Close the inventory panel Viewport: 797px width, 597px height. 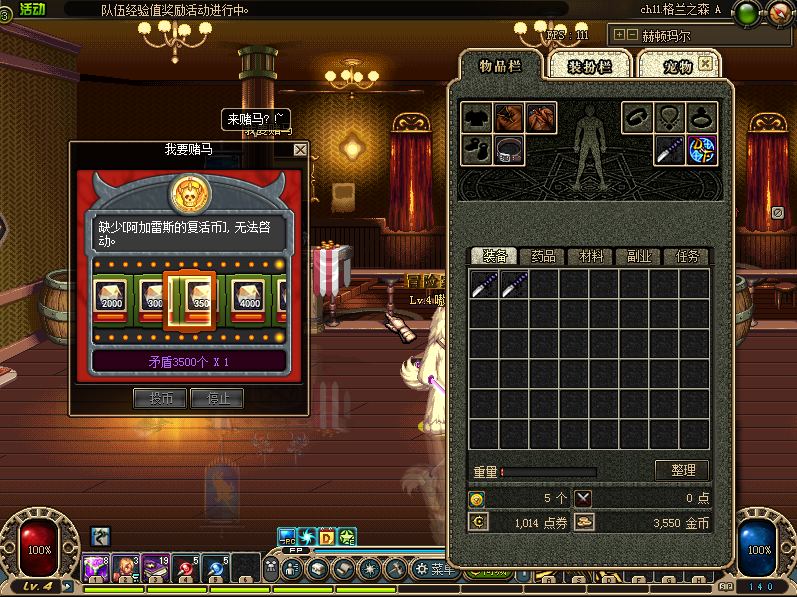706,63
